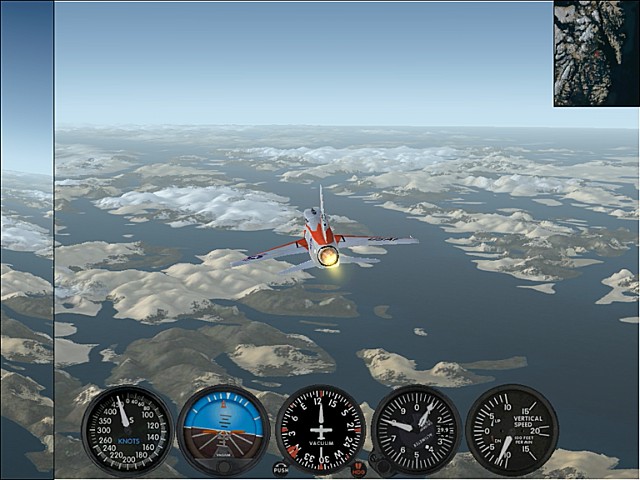The width and height of the screenshot is (640, 480).
Task: Click the heading indicator compass gauge
Action: (x=320, y=429)
